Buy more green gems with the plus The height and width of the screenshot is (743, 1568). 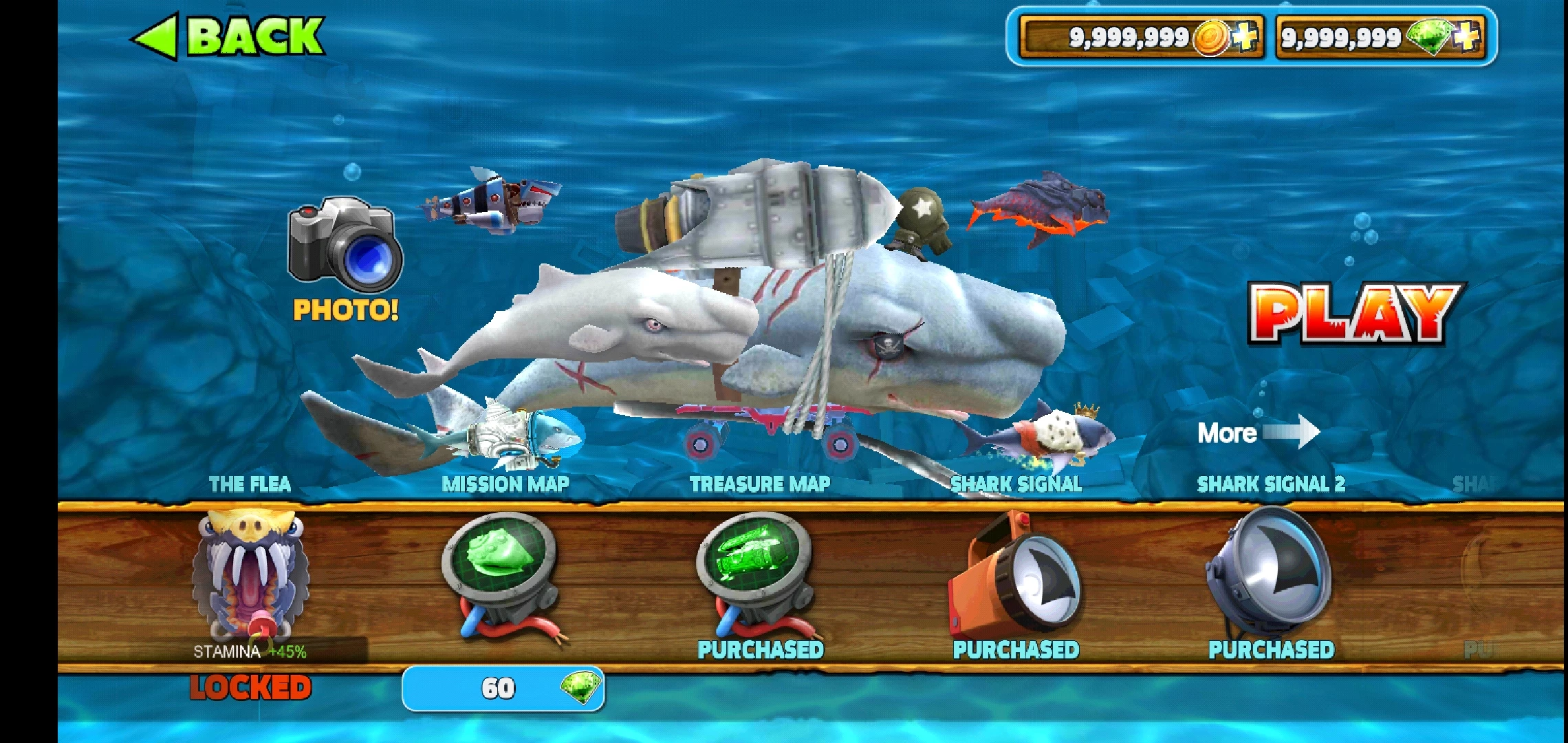point(1466,36)
